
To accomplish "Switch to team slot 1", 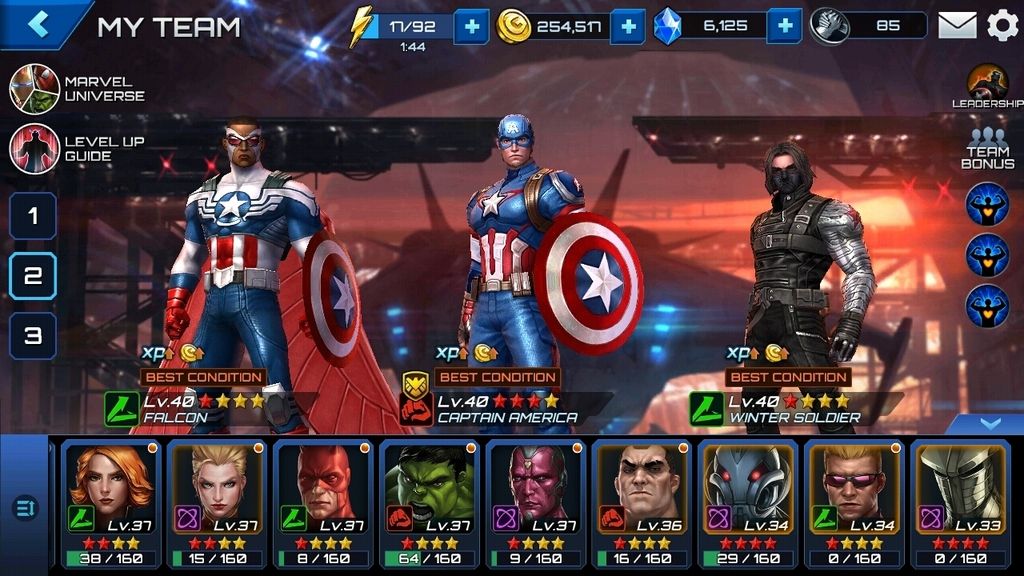I will pyautogui.click(x=33, y=216).
